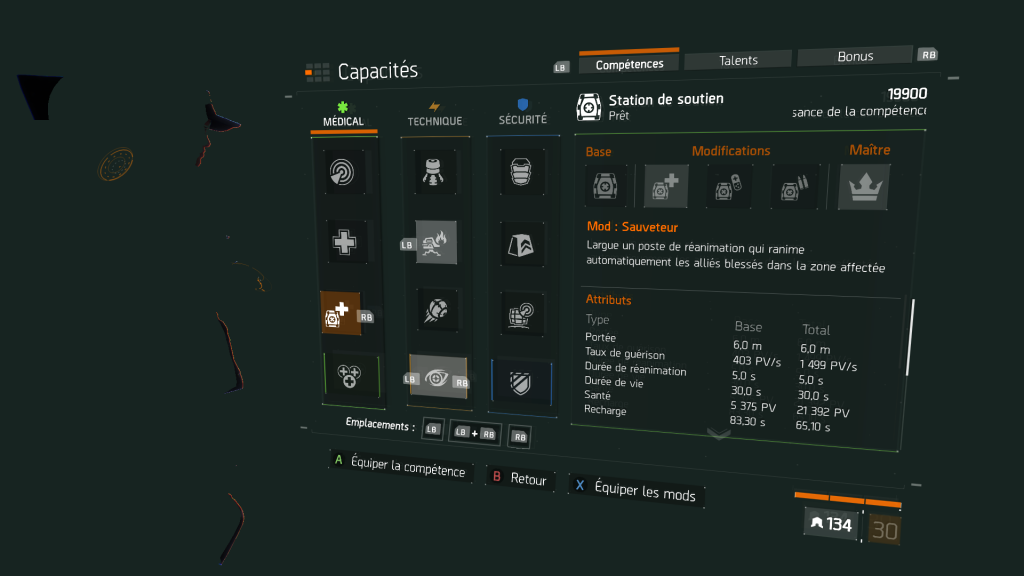Select the highlighted support station skill
This screenshot has width=1024, height=576.
(341, 314)
